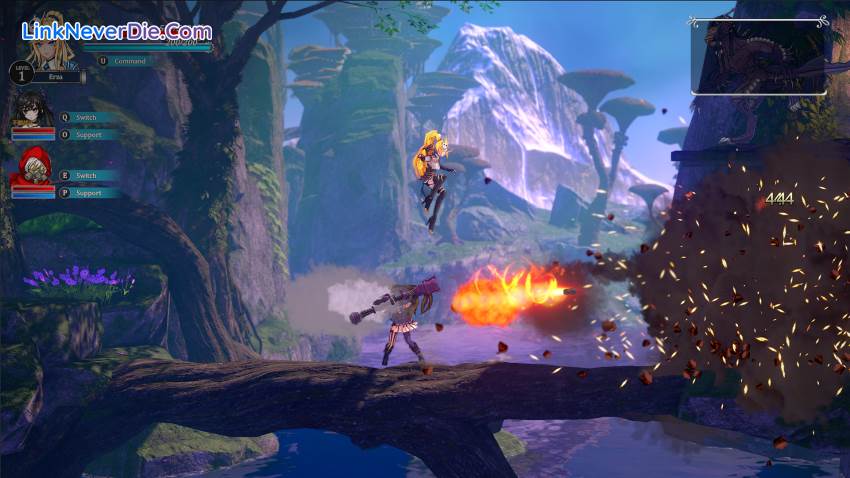Click the minimap frame in the corner
The height and width of the screenshot is (478, 850).
758,57
